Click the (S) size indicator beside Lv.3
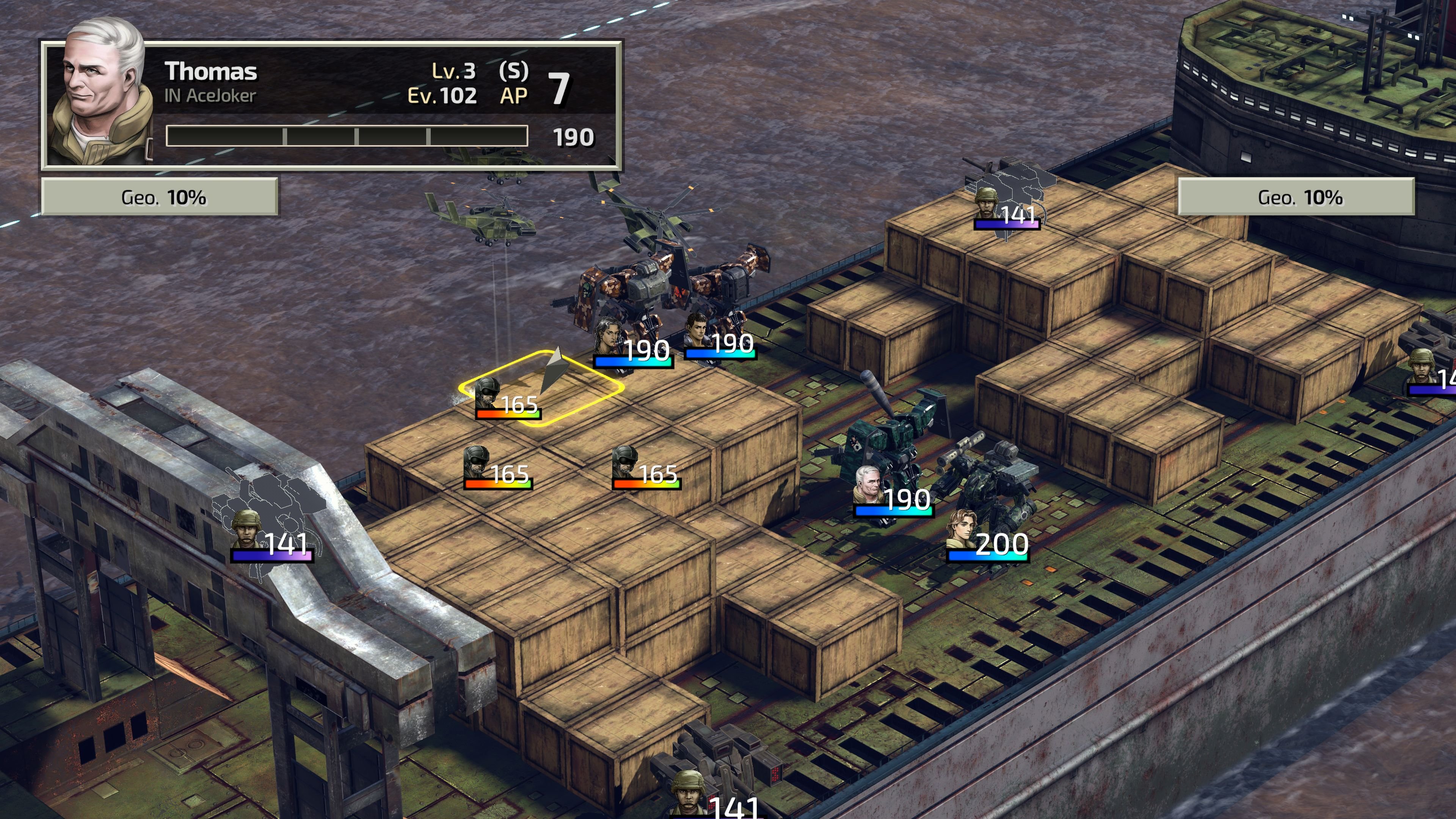The height and width of the screenshot is (819, 1456). tap(513, 71)
